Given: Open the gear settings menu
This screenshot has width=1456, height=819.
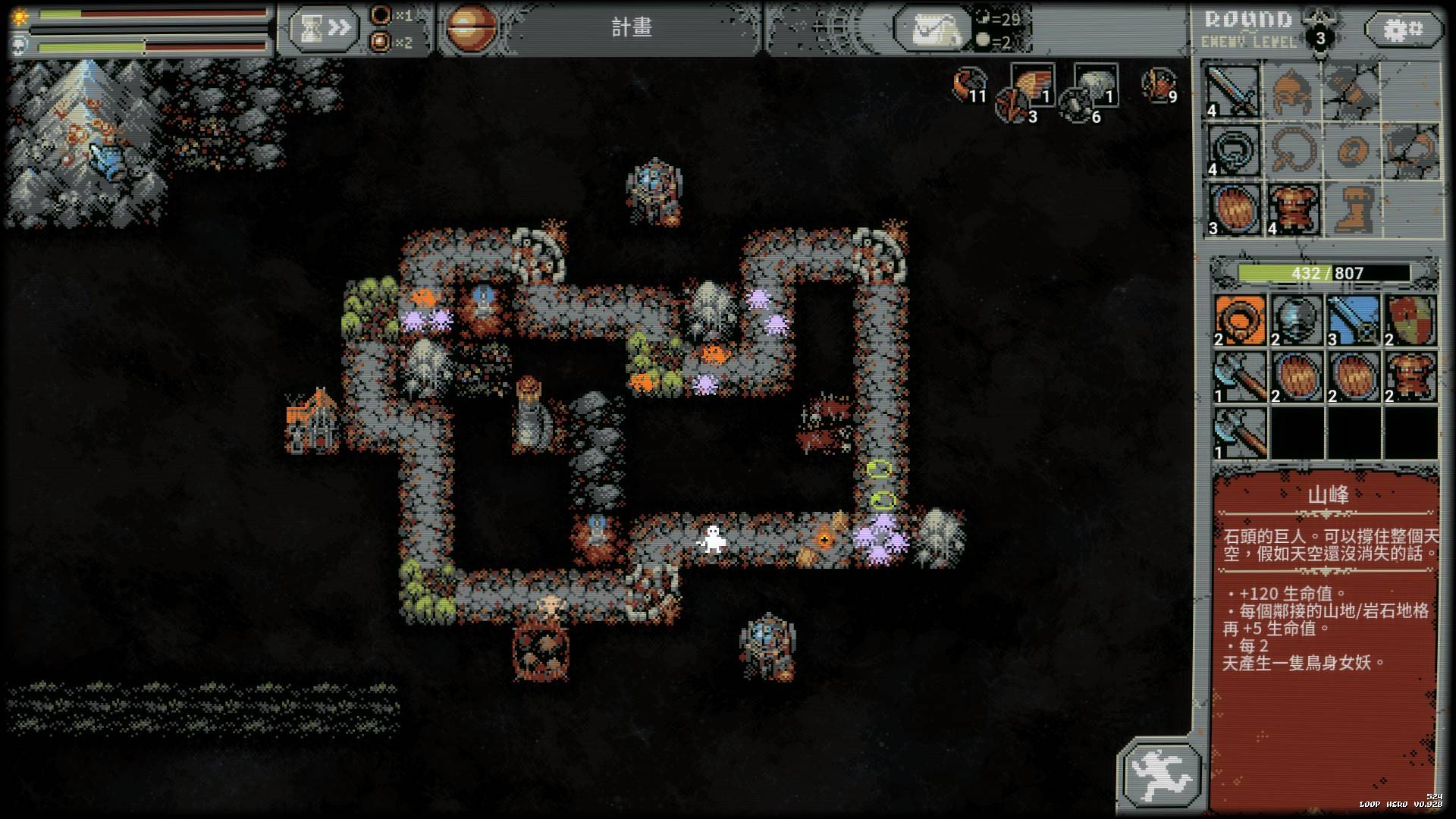Looking at the screenshot, I should tap(1403, 30).
